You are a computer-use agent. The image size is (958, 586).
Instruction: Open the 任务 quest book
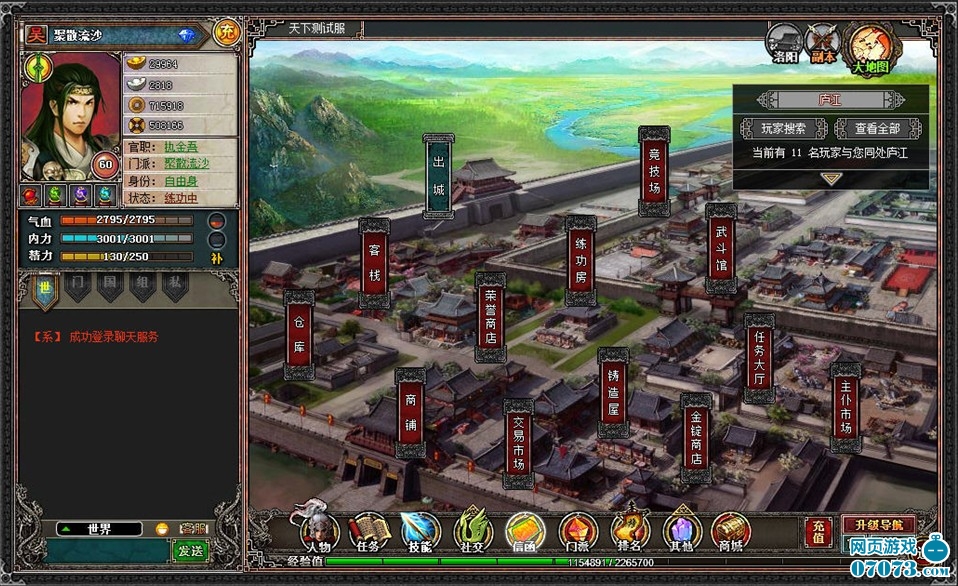pyautogui.click(x=369, y=532)
